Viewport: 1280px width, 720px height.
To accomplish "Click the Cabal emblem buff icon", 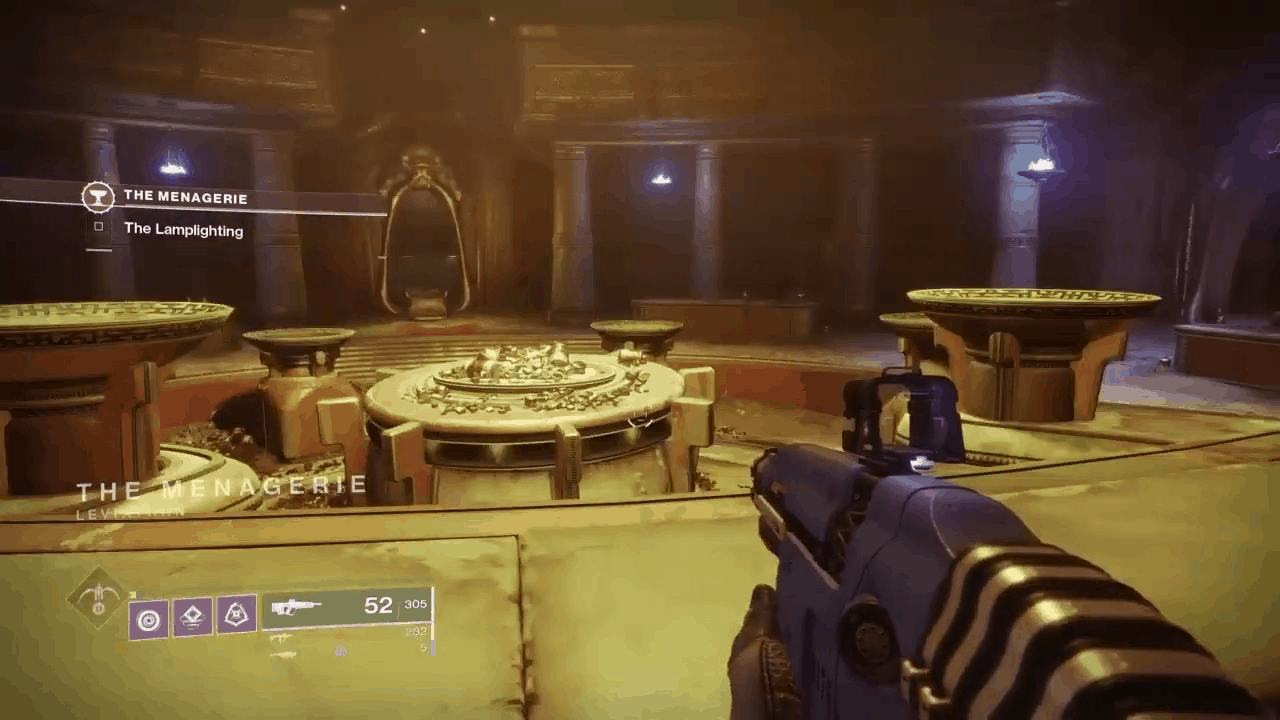I will [235, 613].
